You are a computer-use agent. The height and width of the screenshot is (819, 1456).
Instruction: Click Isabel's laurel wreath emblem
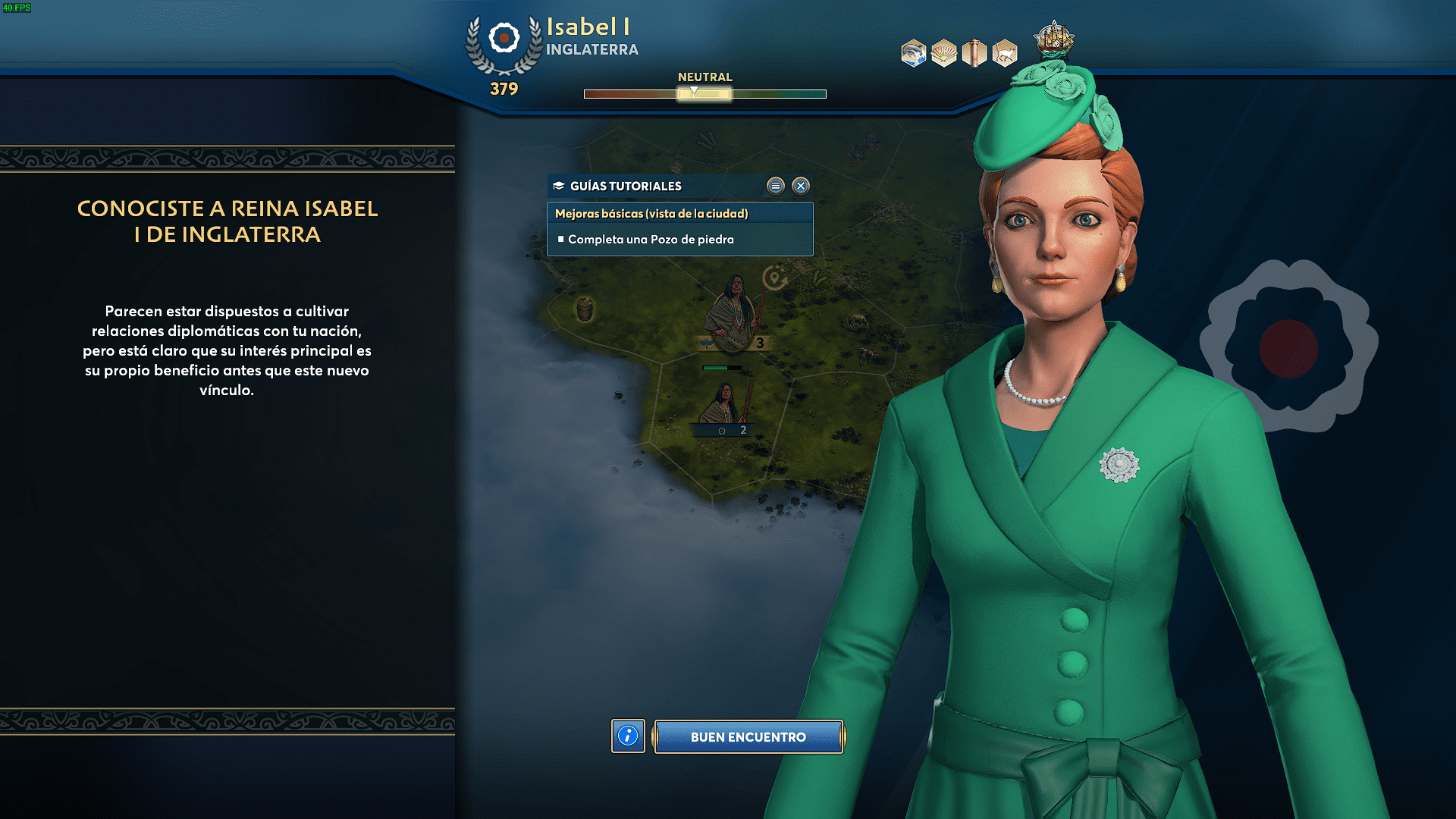504,42
